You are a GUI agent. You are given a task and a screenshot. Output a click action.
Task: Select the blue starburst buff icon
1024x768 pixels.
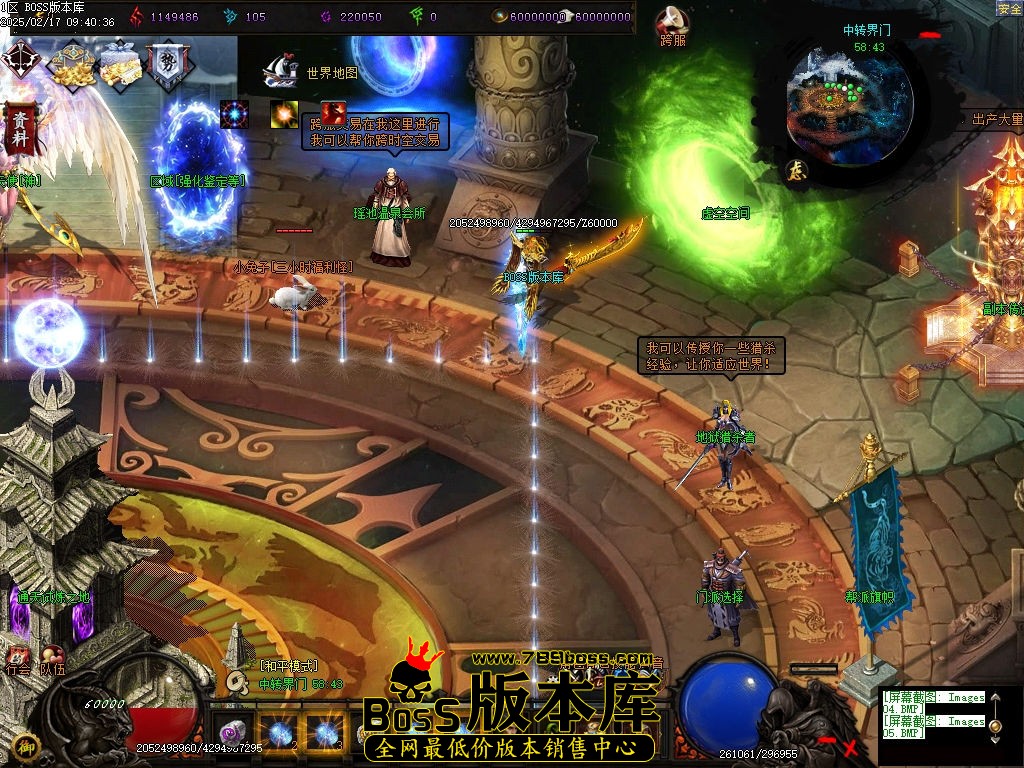tap(235, 114)
